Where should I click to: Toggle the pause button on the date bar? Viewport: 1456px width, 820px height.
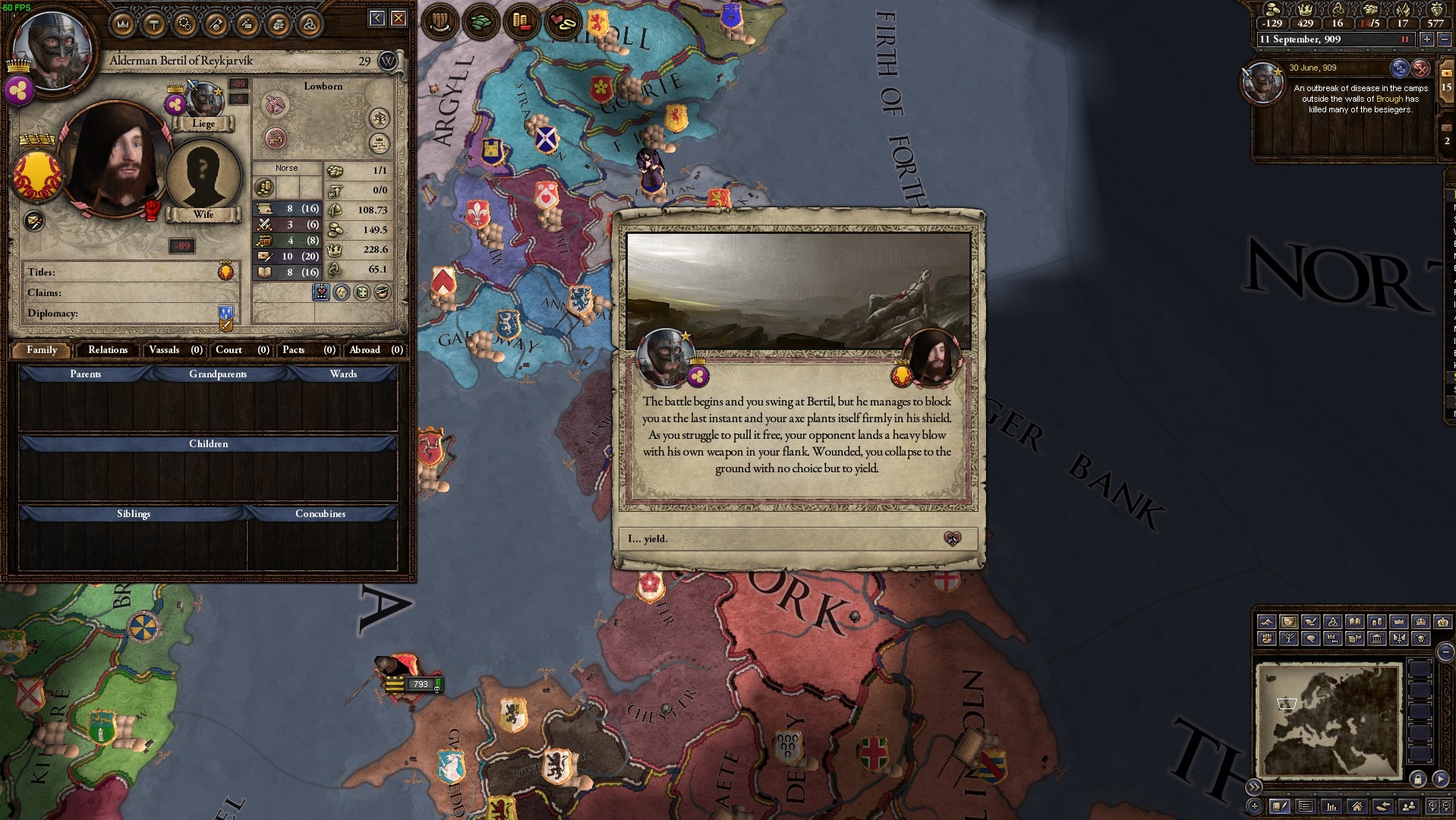1406,39
